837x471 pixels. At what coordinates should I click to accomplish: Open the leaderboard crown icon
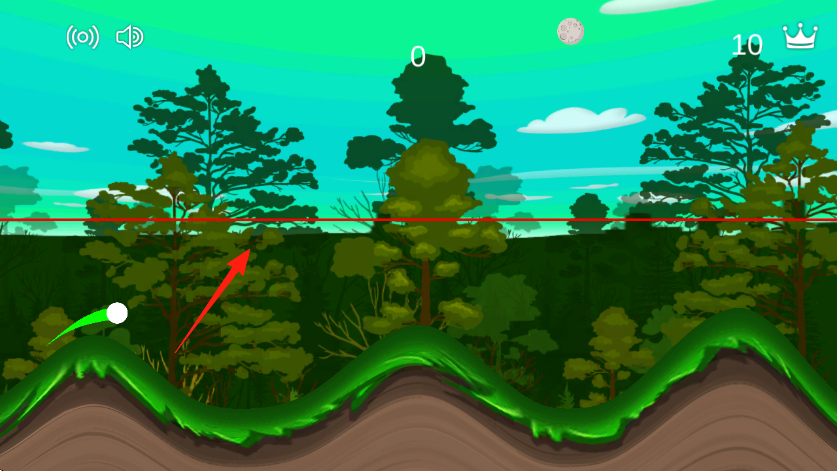(x=799, y=37)
